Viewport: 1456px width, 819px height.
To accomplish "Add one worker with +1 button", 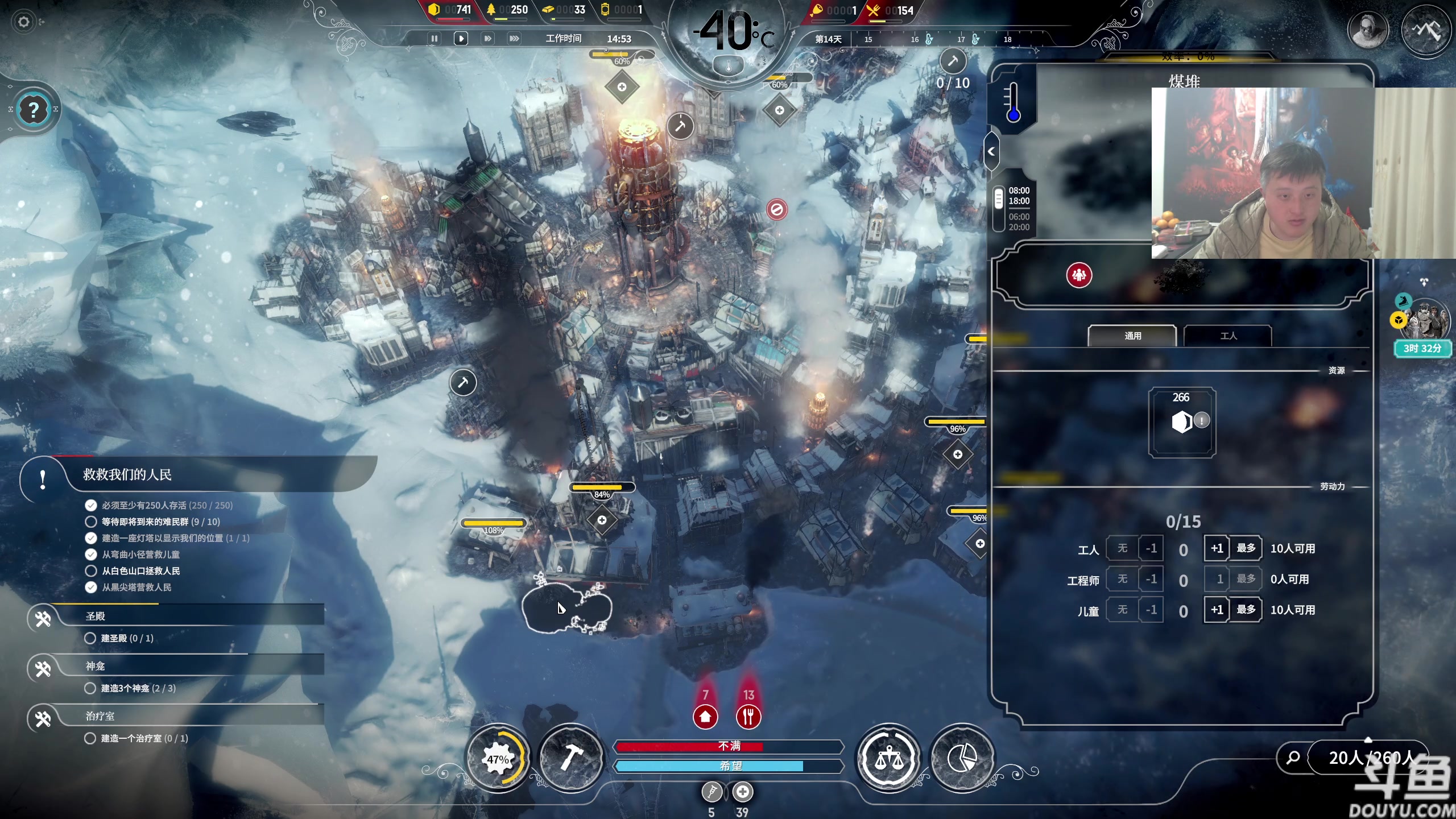I will (1217, 548).
